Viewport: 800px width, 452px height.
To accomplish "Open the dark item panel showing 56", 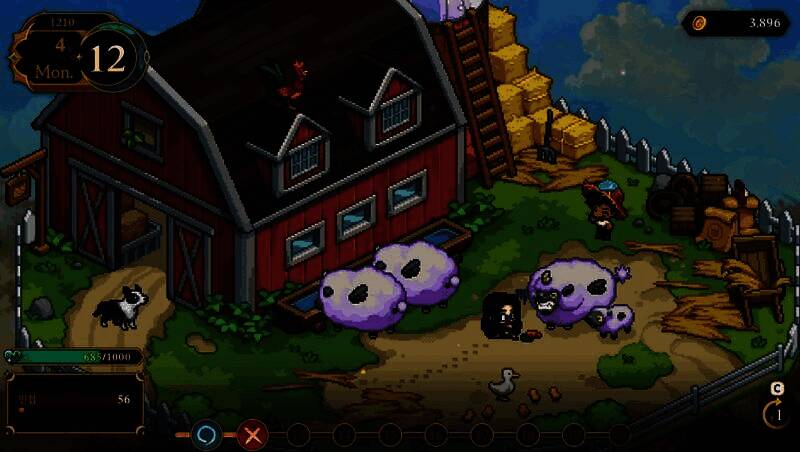I will [x=75, y=403].
